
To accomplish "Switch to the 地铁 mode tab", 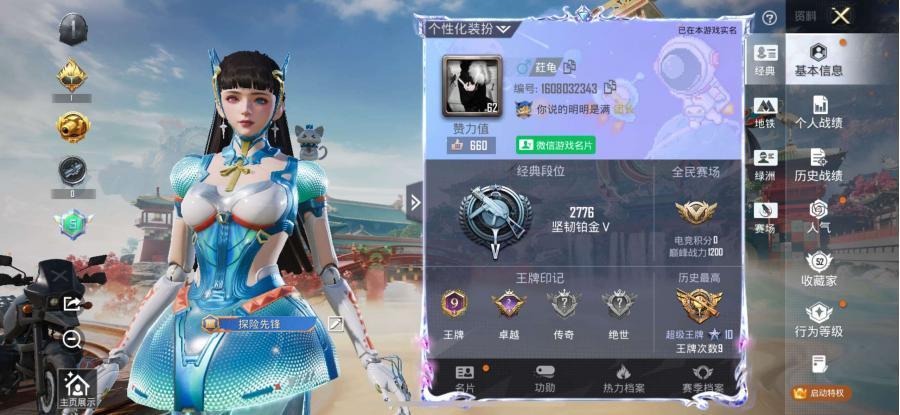I will (x=765, y=112).
